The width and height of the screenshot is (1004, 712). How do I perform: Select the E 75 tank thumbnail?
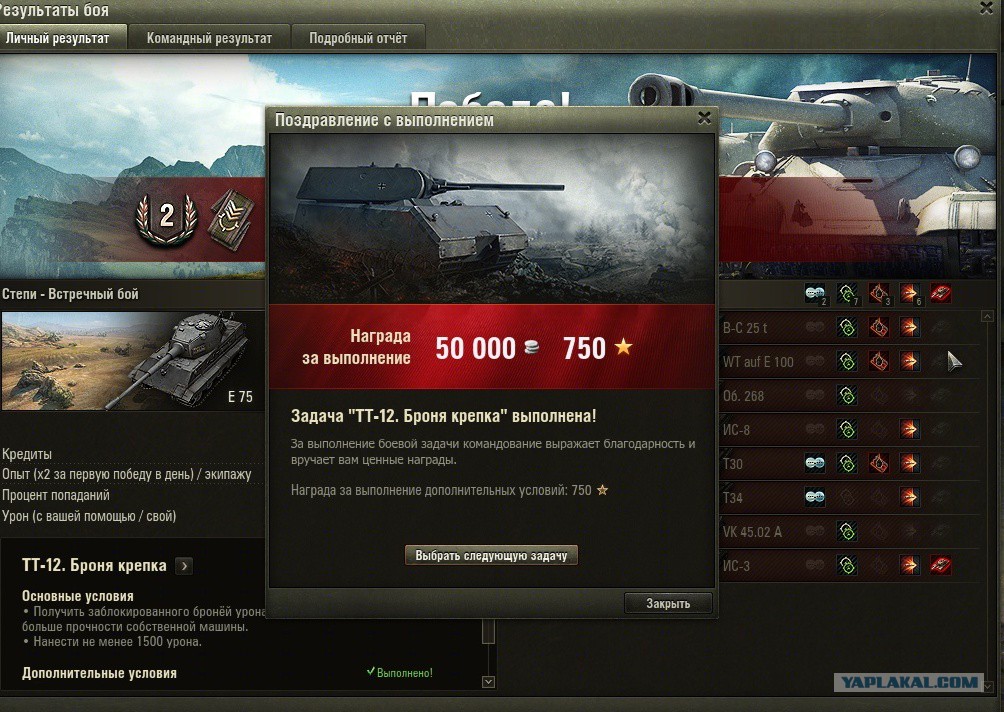click(132, 361)
